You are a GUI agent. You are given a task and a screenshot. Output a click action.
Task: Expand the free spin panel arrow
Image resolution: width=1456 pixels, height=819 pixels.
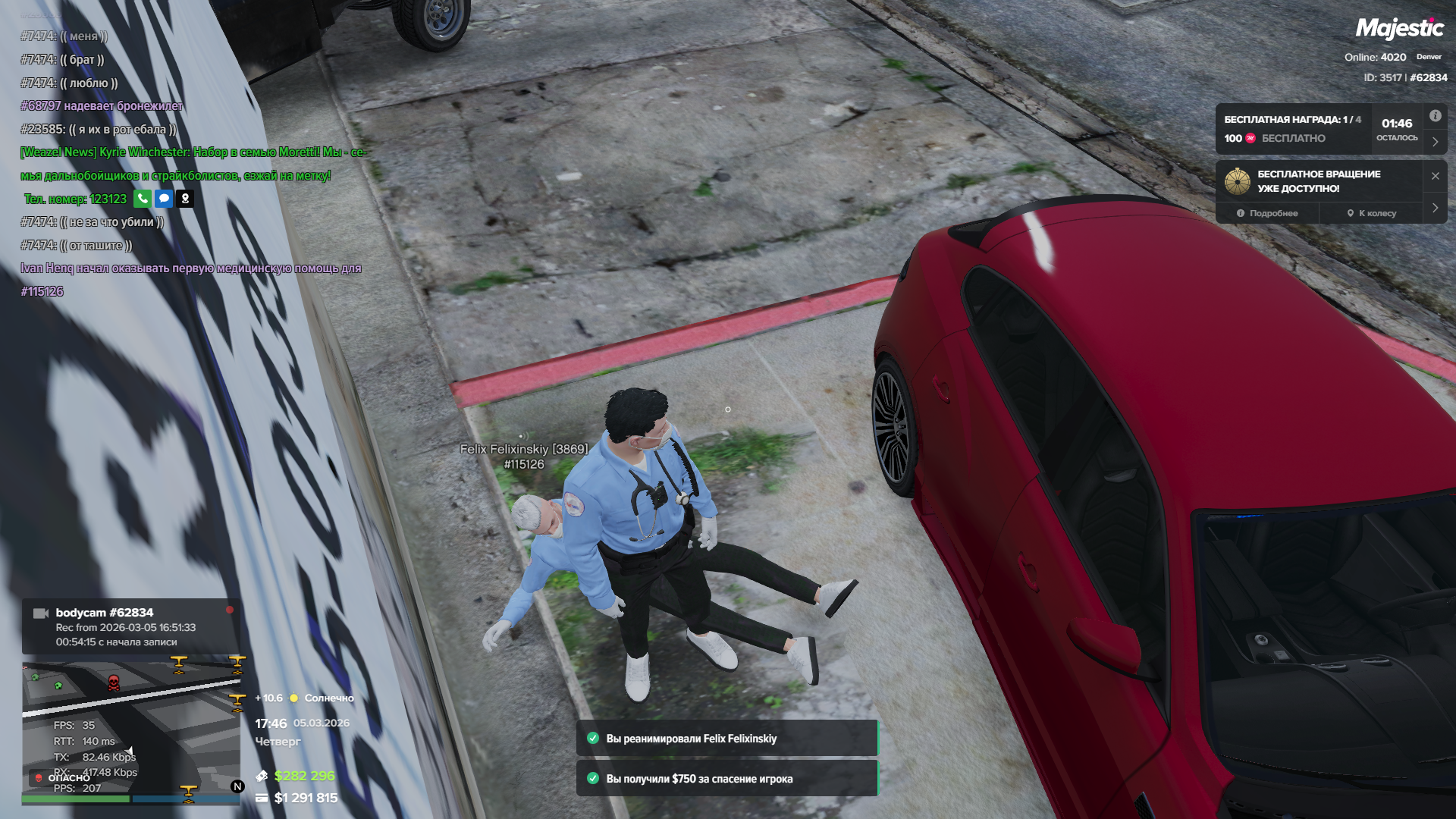tap(1435, 208)
